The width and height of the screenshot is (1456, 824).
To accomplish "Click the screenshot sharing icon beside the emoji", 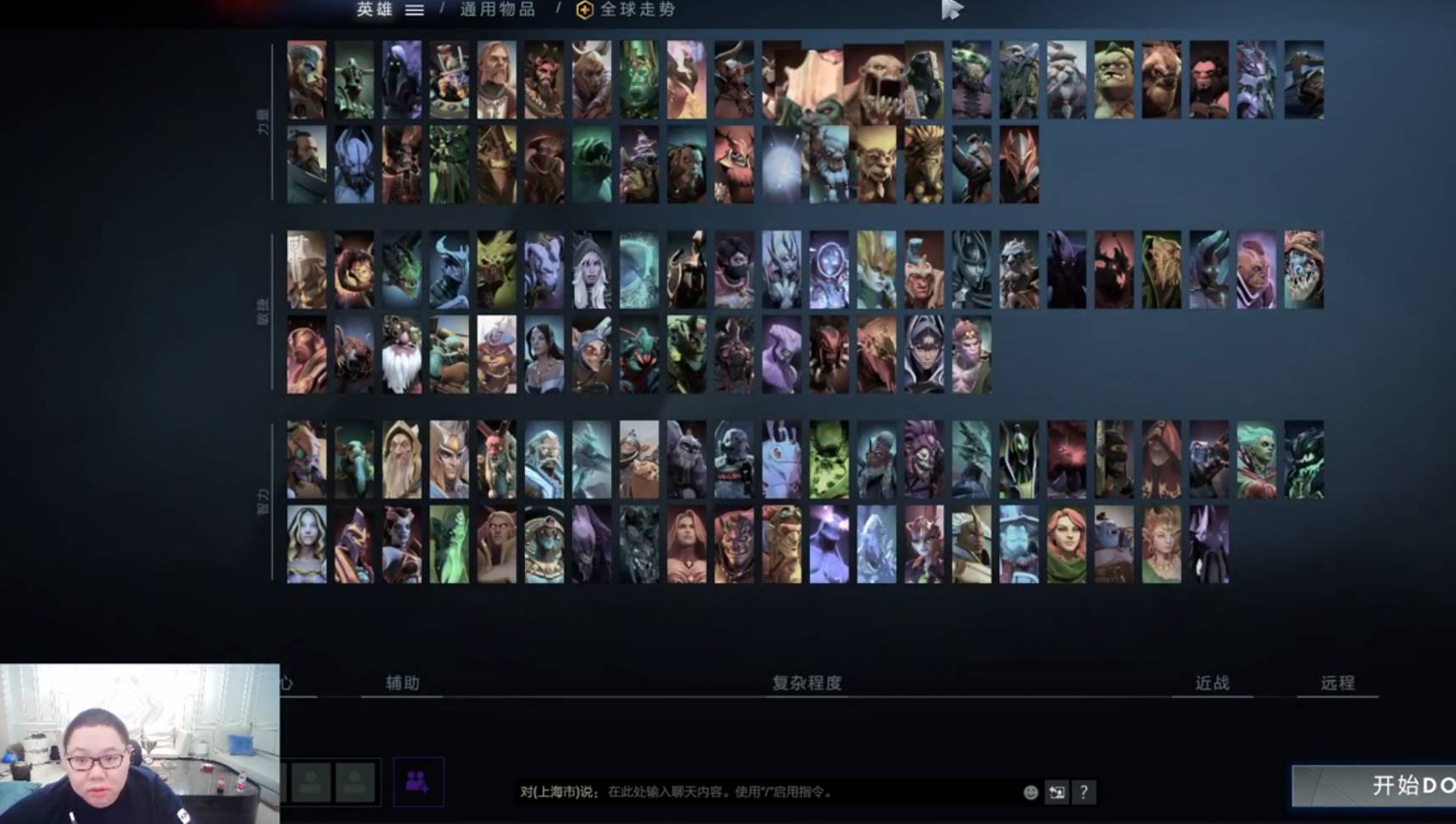I will [1057, 793].
